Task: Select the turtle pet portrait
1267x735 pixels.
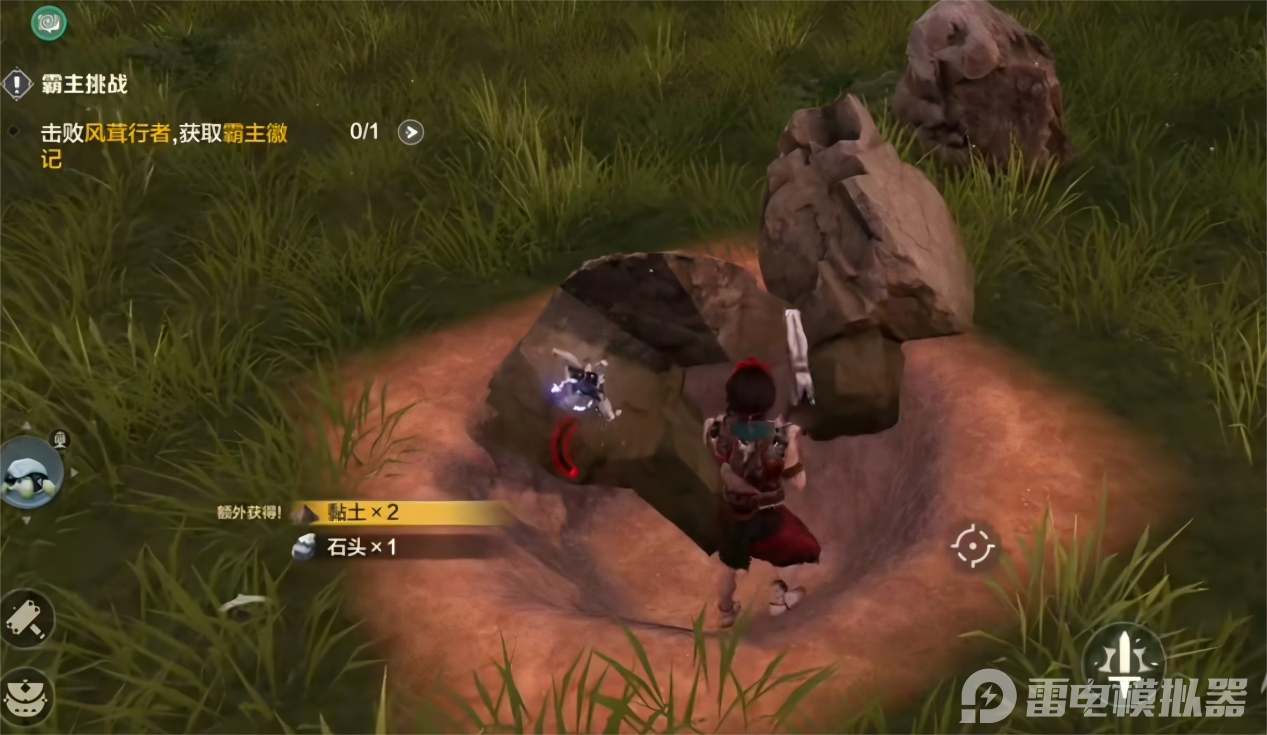Action: pos(30,473)
